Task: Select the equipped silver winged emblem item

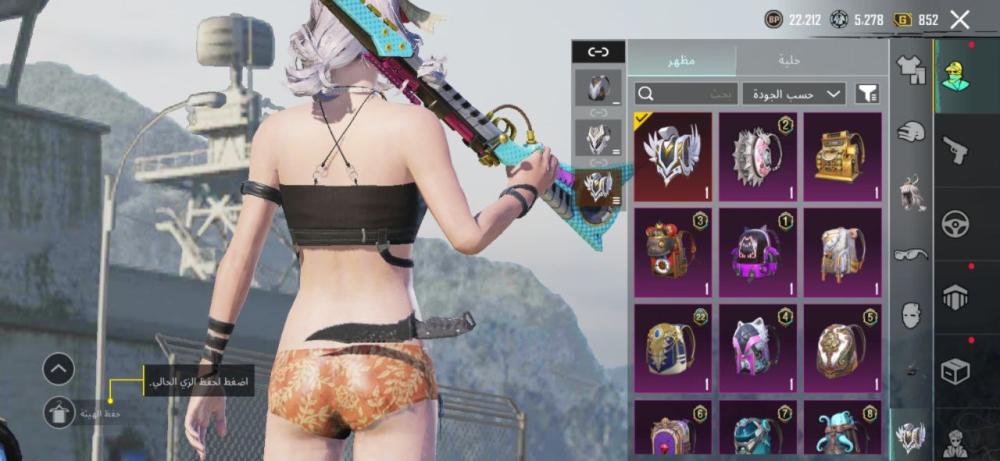Action: [x=672, y=156]
